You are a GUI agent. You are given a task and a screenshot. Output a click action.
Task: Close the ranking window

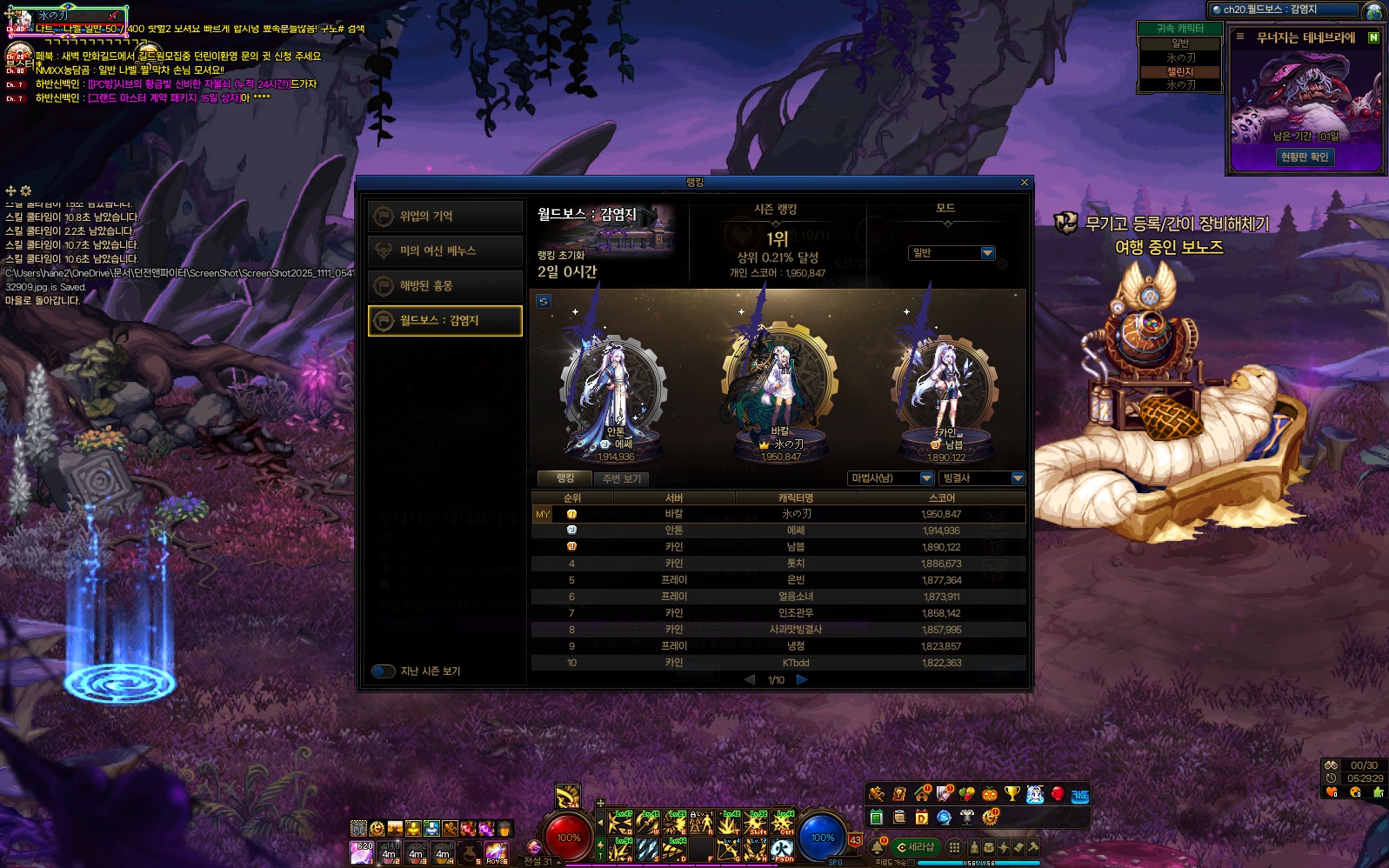coord(1024,183)
